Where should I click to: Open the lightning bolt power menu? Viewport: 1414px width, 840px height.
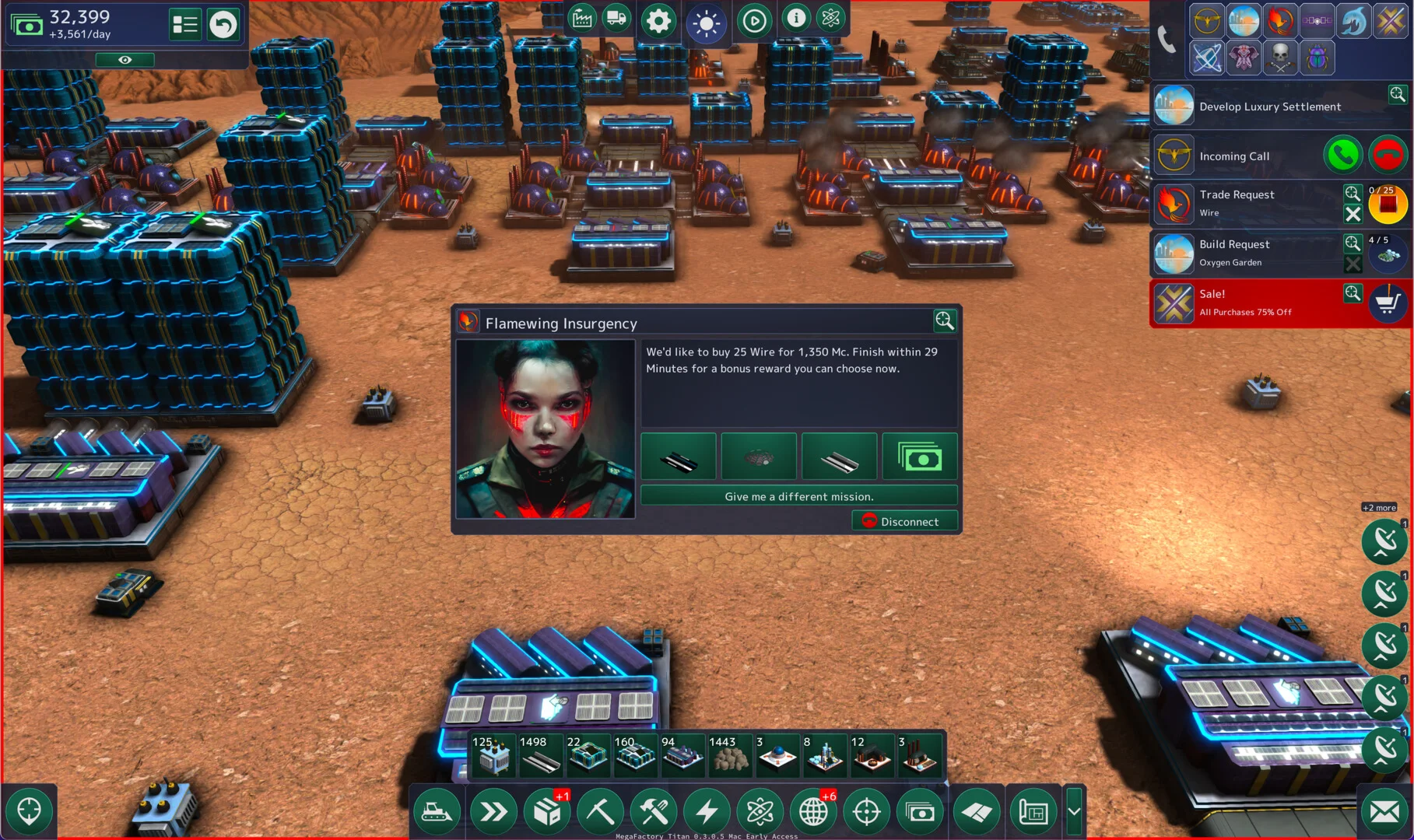point(707,812)
